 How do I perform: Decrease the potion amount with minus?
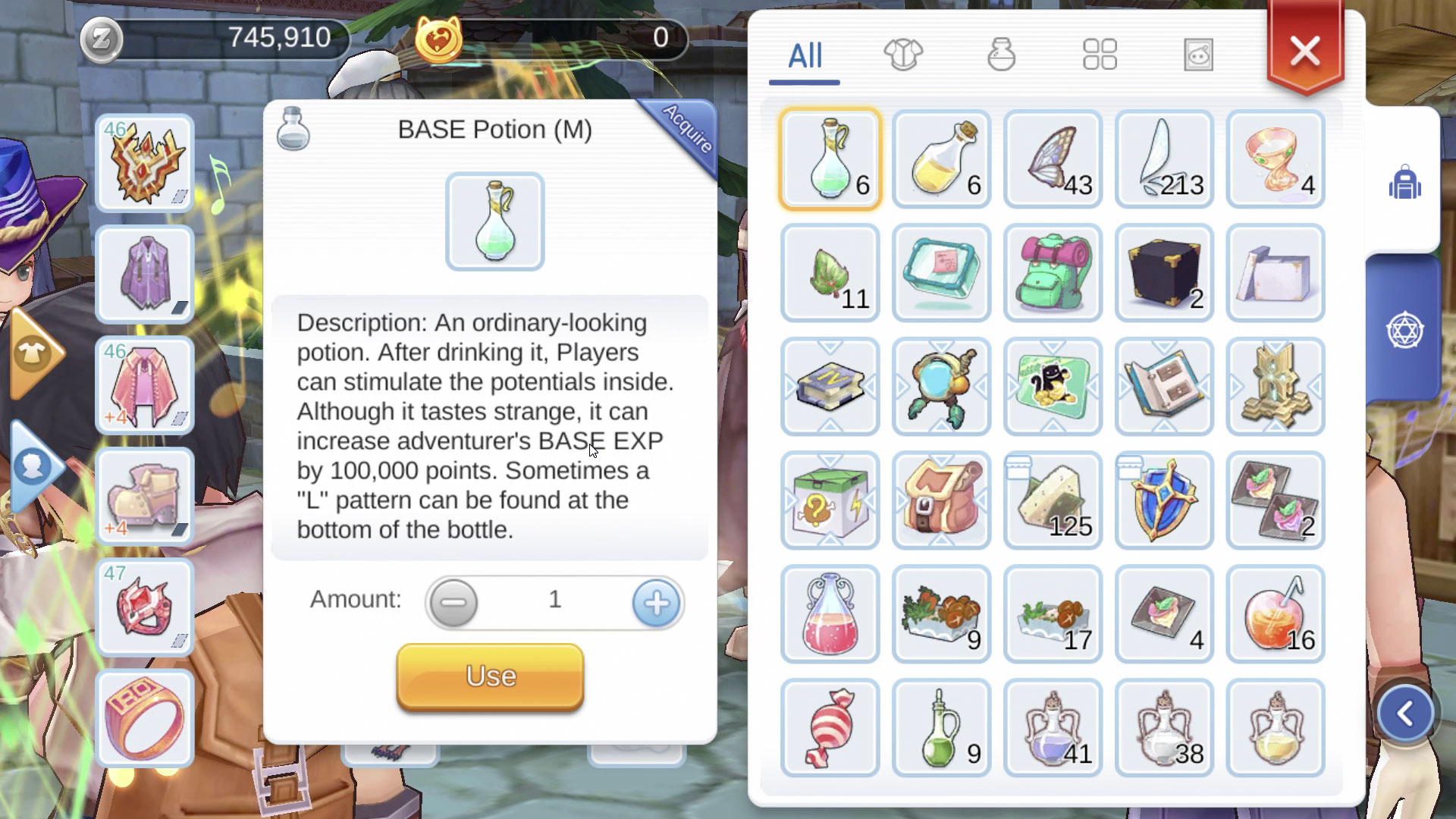coord(453,603)
